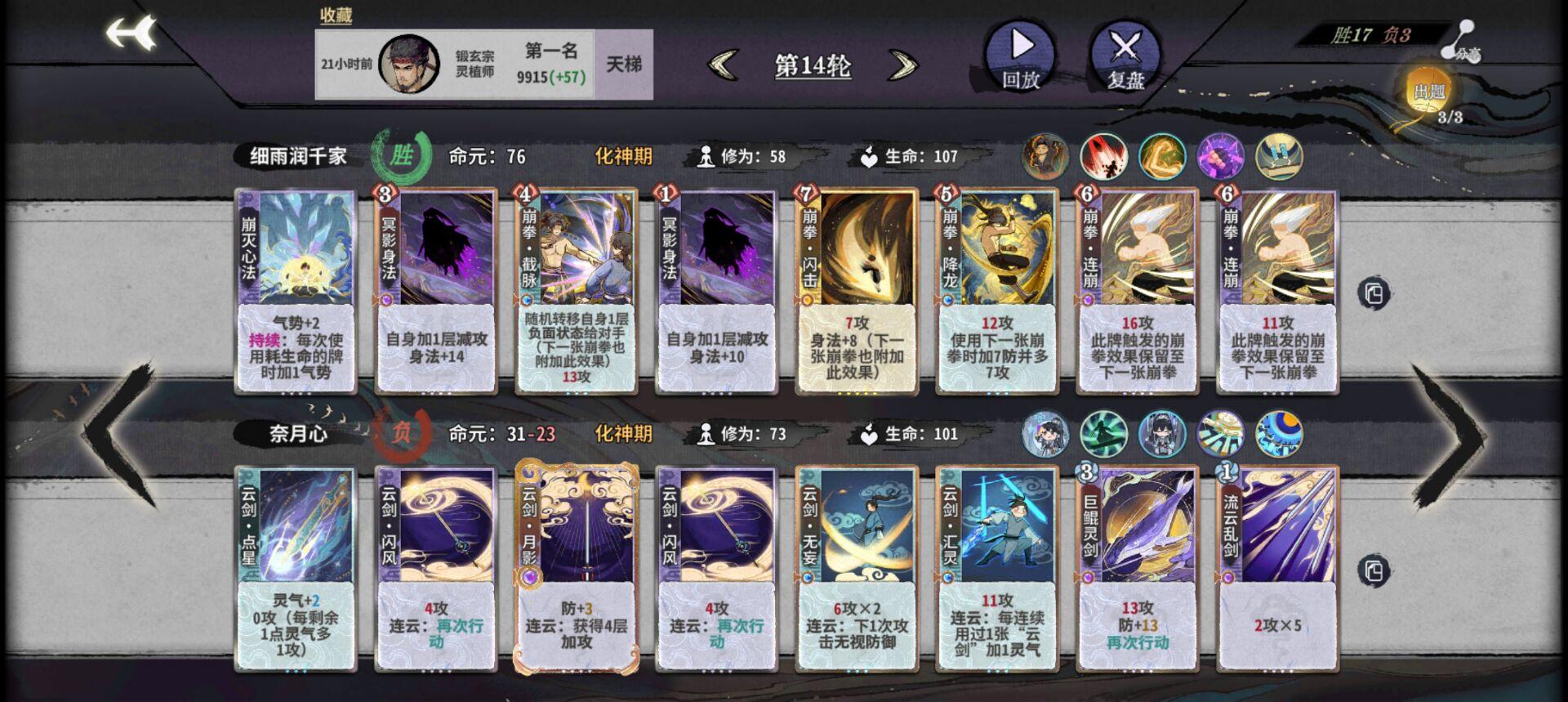
Task: Switch to the 天梯 tab
Action: (628, 65)
